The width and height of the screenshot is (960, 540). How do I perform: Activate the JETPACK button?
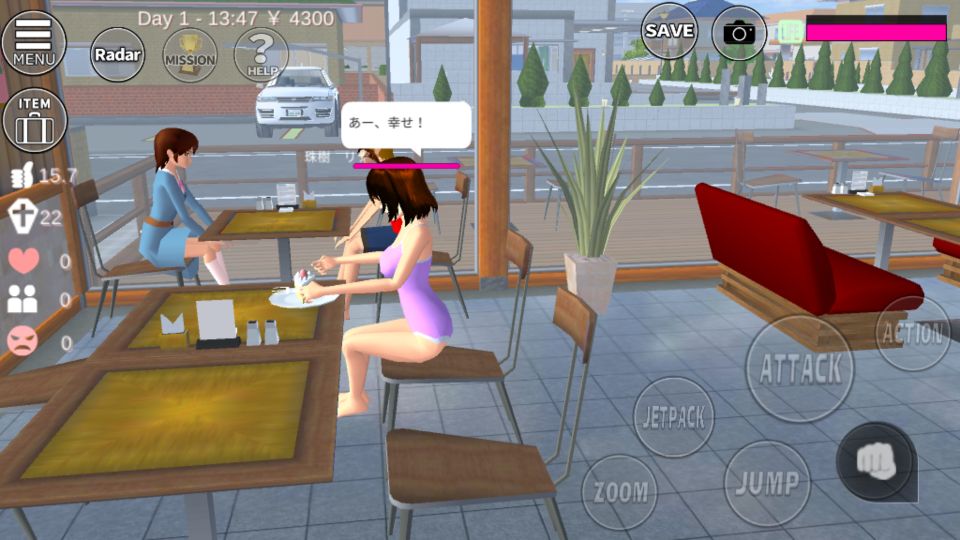(x=675, y=417)
